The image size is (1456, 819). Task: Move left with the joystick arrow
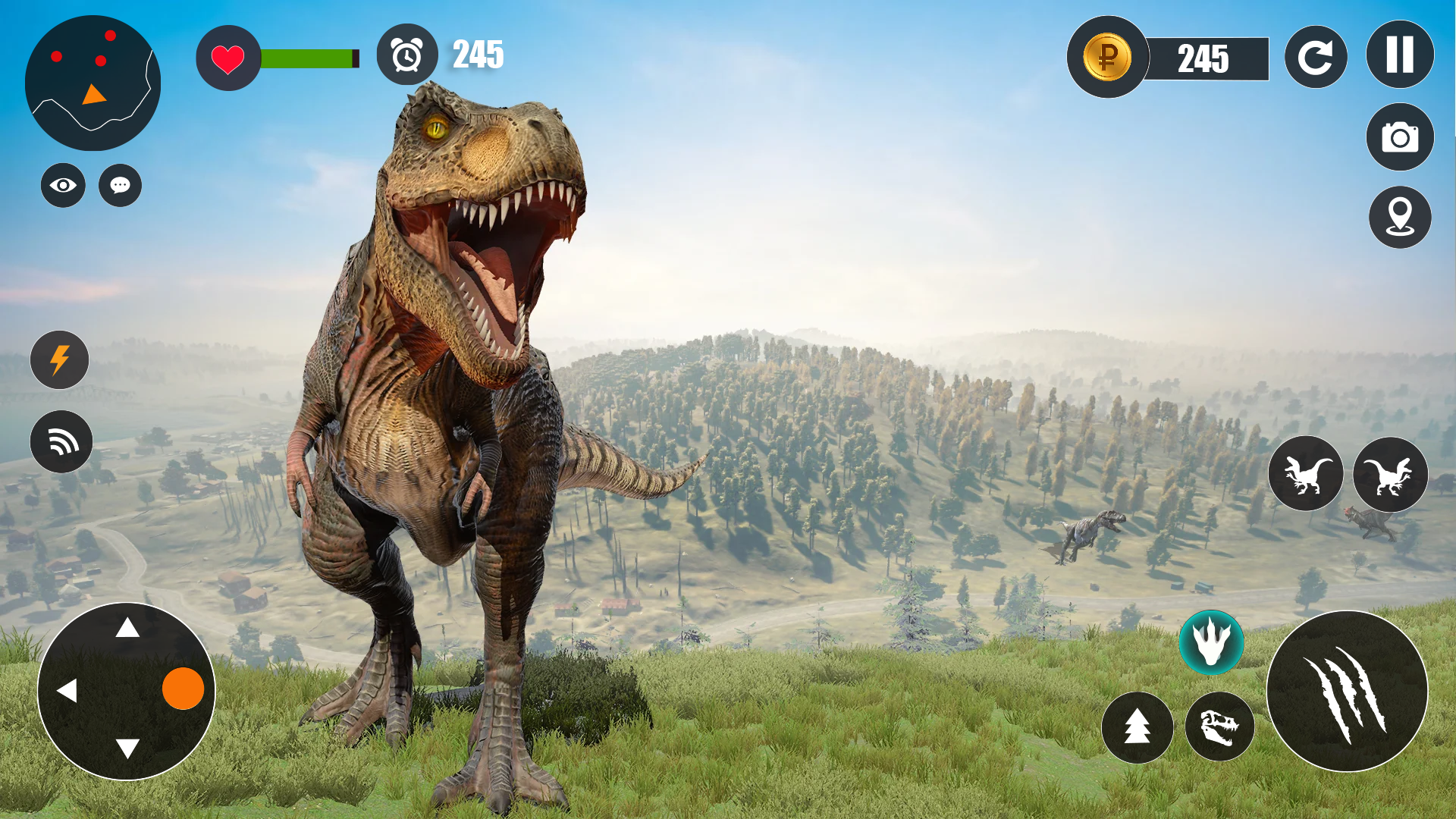point(67,691)
